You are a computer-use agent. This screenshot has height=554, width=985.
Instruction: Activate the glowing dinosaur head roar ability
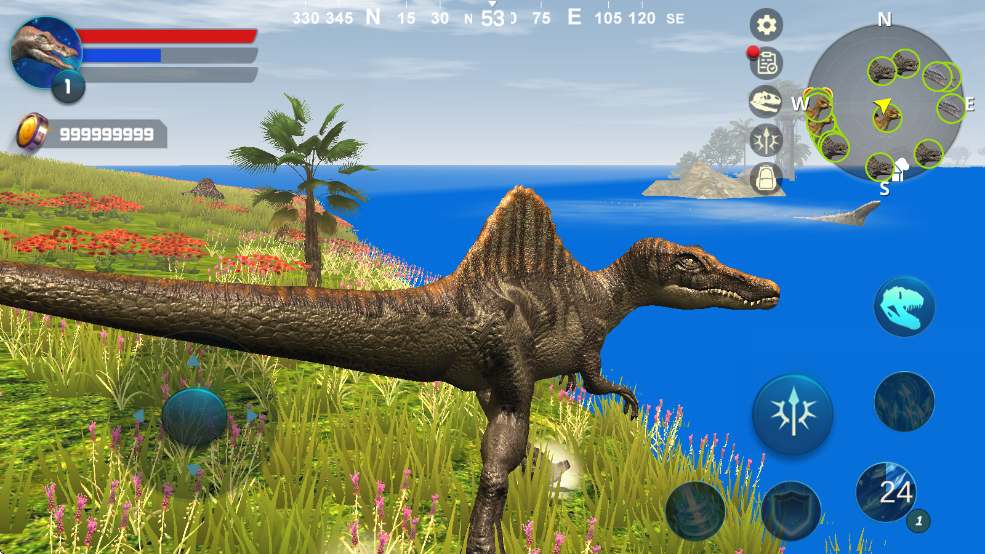[904, 307]
